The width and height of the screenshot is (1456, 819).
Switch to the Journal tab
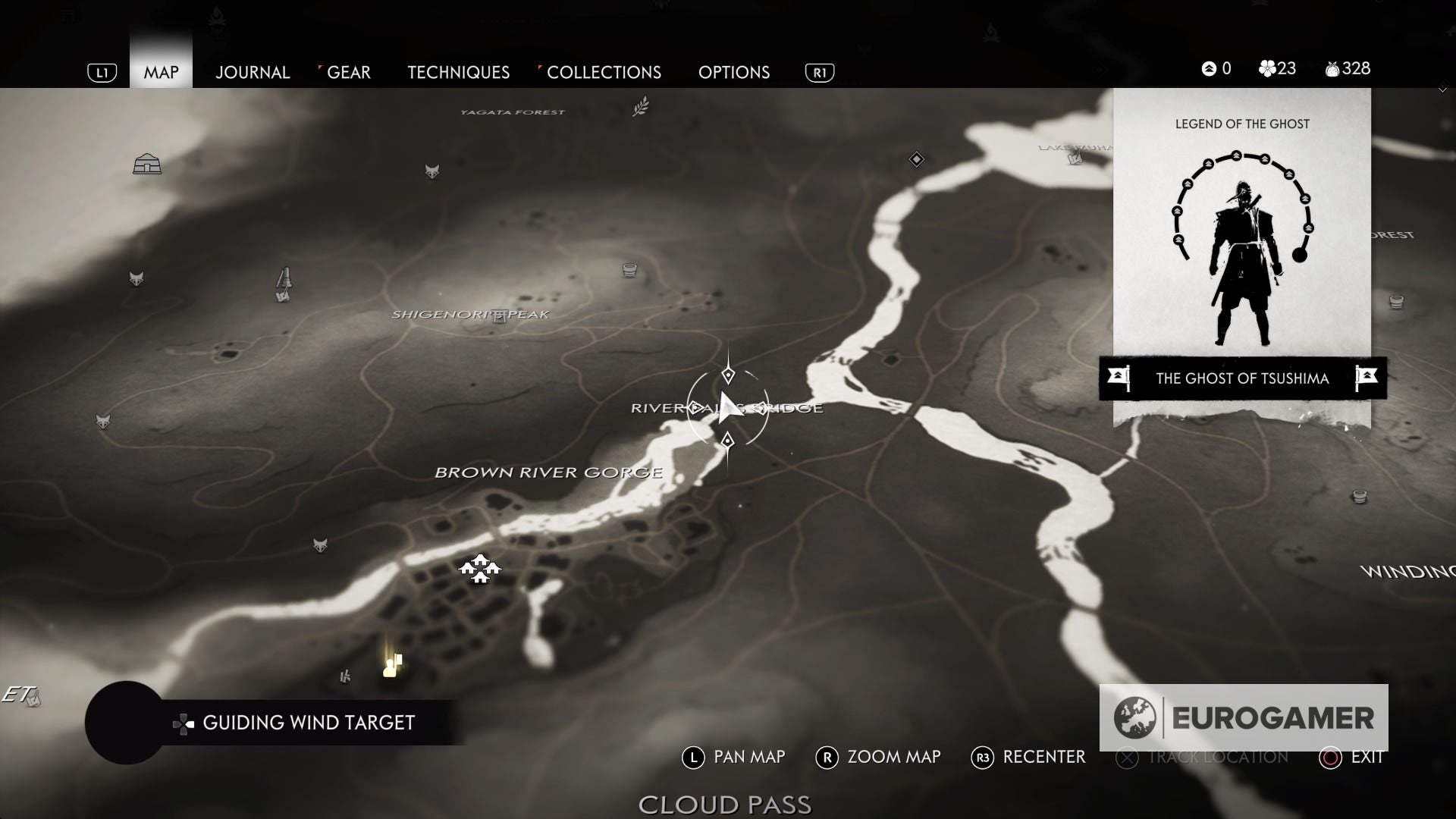coord(252,72)
